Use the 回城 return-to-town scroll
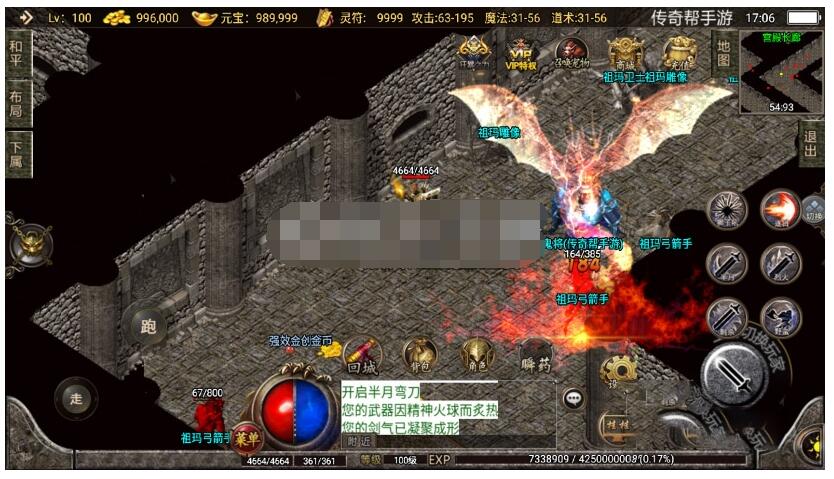The image size is (834, 479). [x=364, y=357]
